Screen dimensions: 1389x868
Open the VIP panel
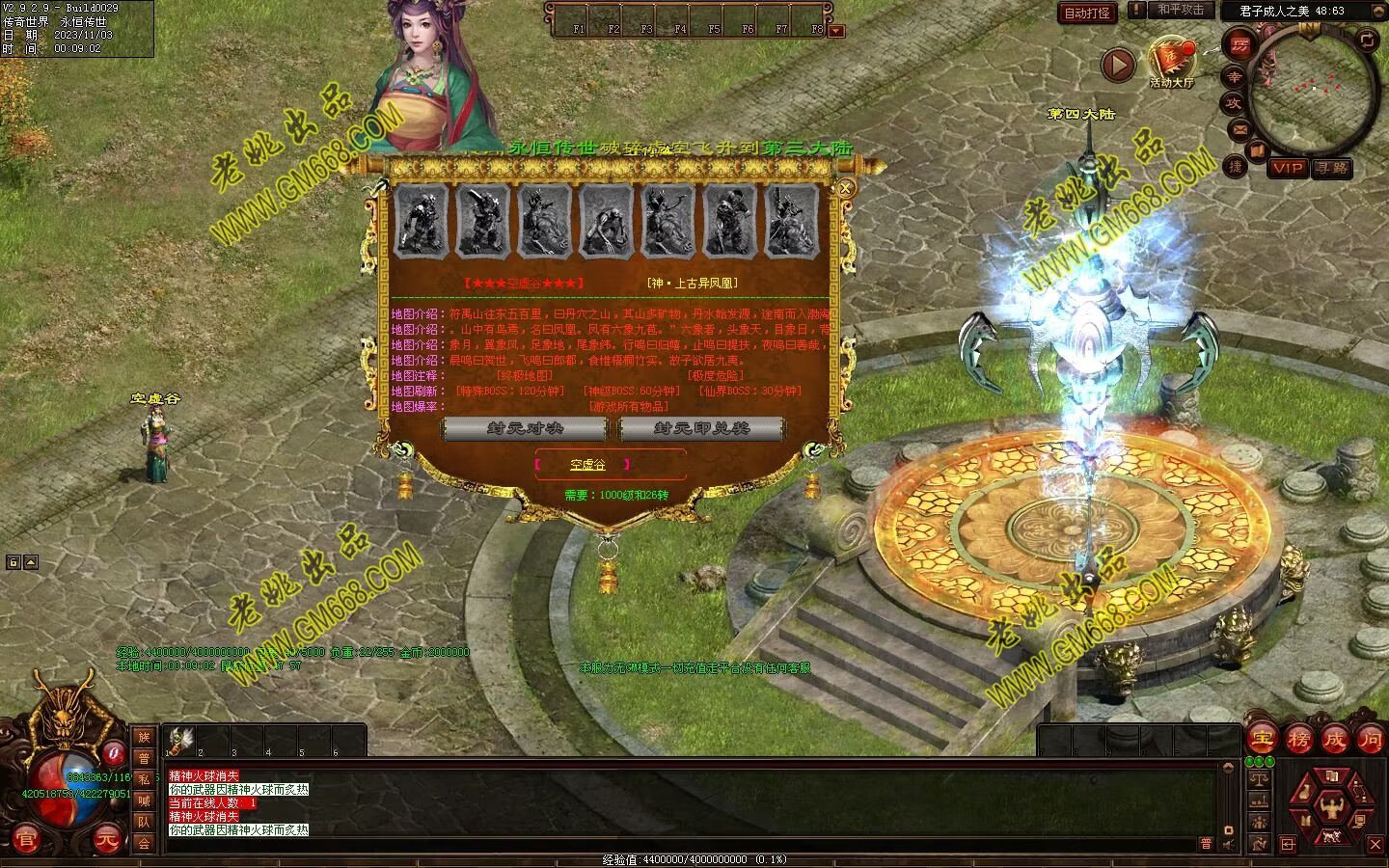click(x=1287, y=168)
